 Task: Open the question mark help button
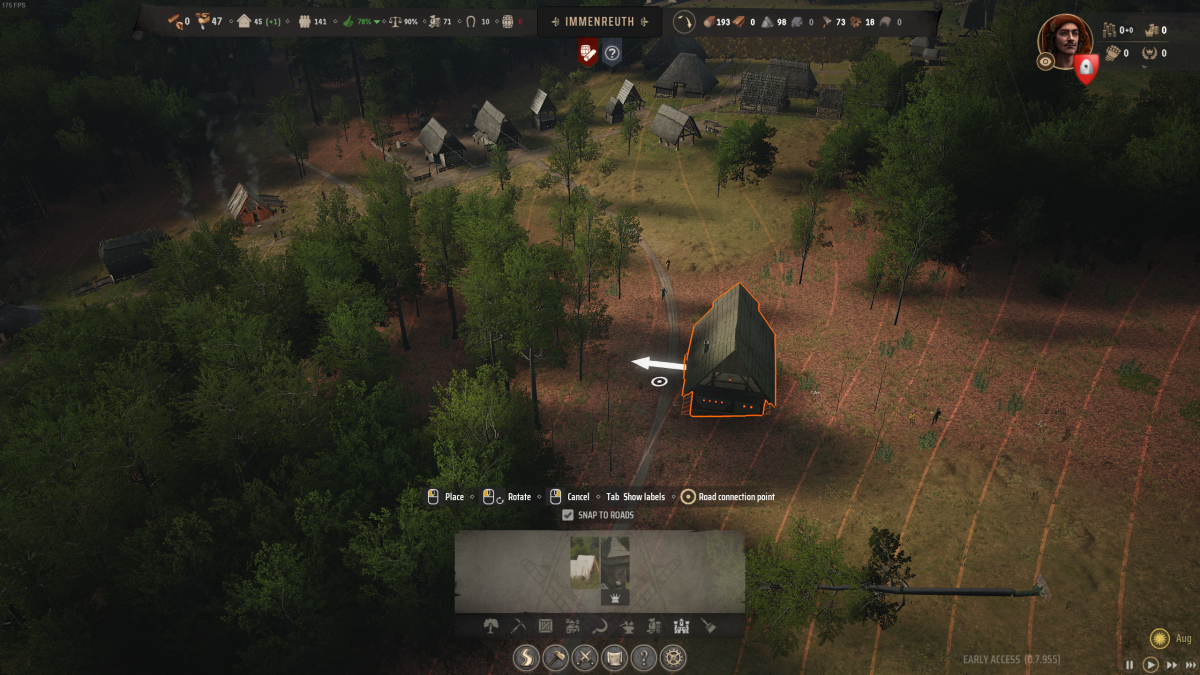click(x=645, y=658)
